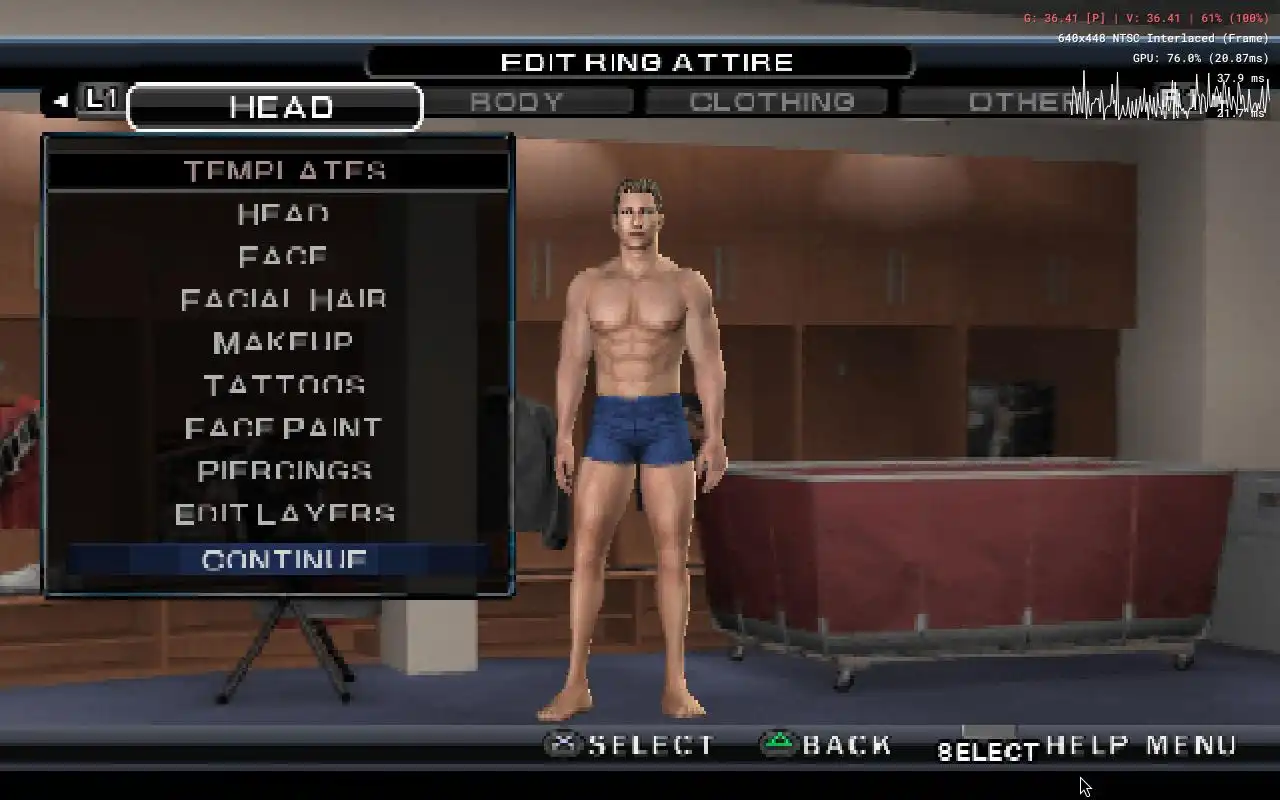1280x800 pixels.
Task: Select the Head category tab
Action: pos(278,107)
